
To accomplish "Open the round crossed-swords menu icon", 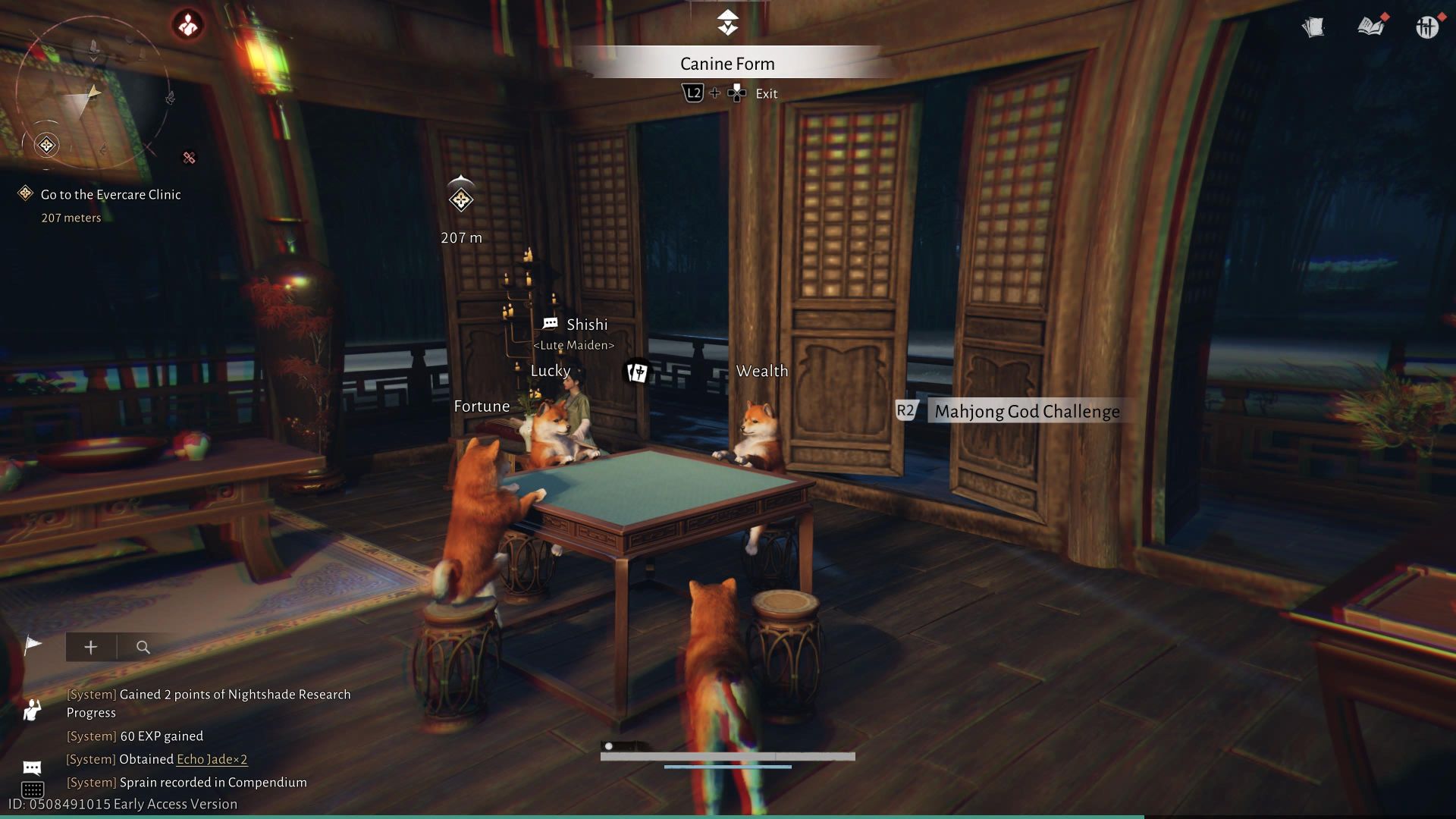I will click(1426, 28).
